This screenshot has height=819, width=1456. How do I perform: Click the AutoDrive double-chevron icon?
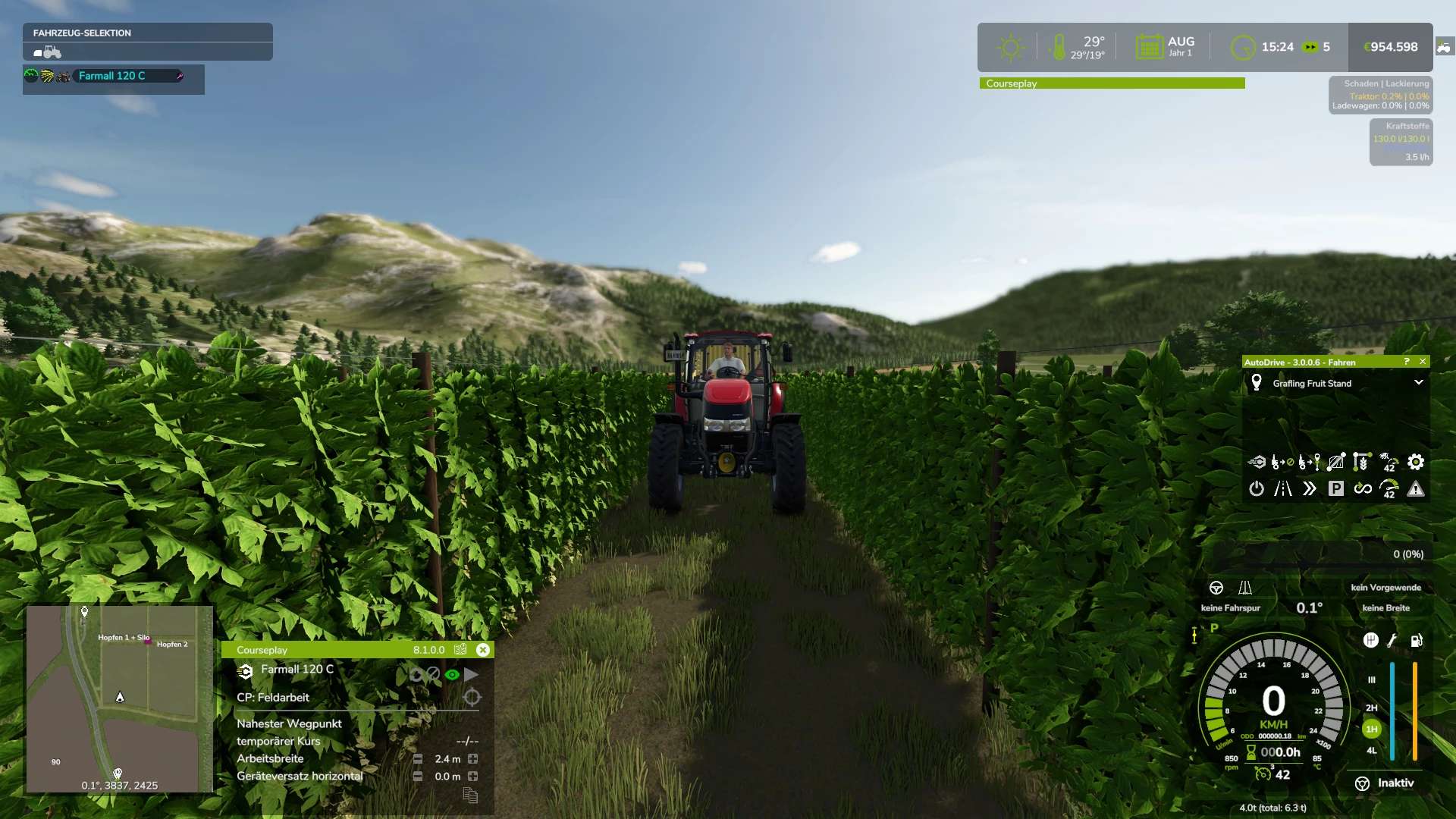(1310, 489)
